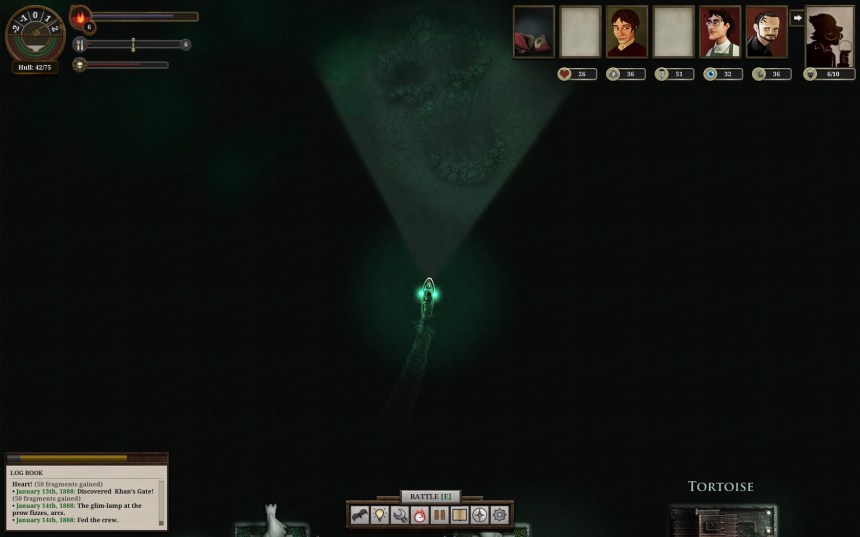This screenshot has height=537, width=860.
Task: Open the compass chart button
Action: [x=480, y=515]
